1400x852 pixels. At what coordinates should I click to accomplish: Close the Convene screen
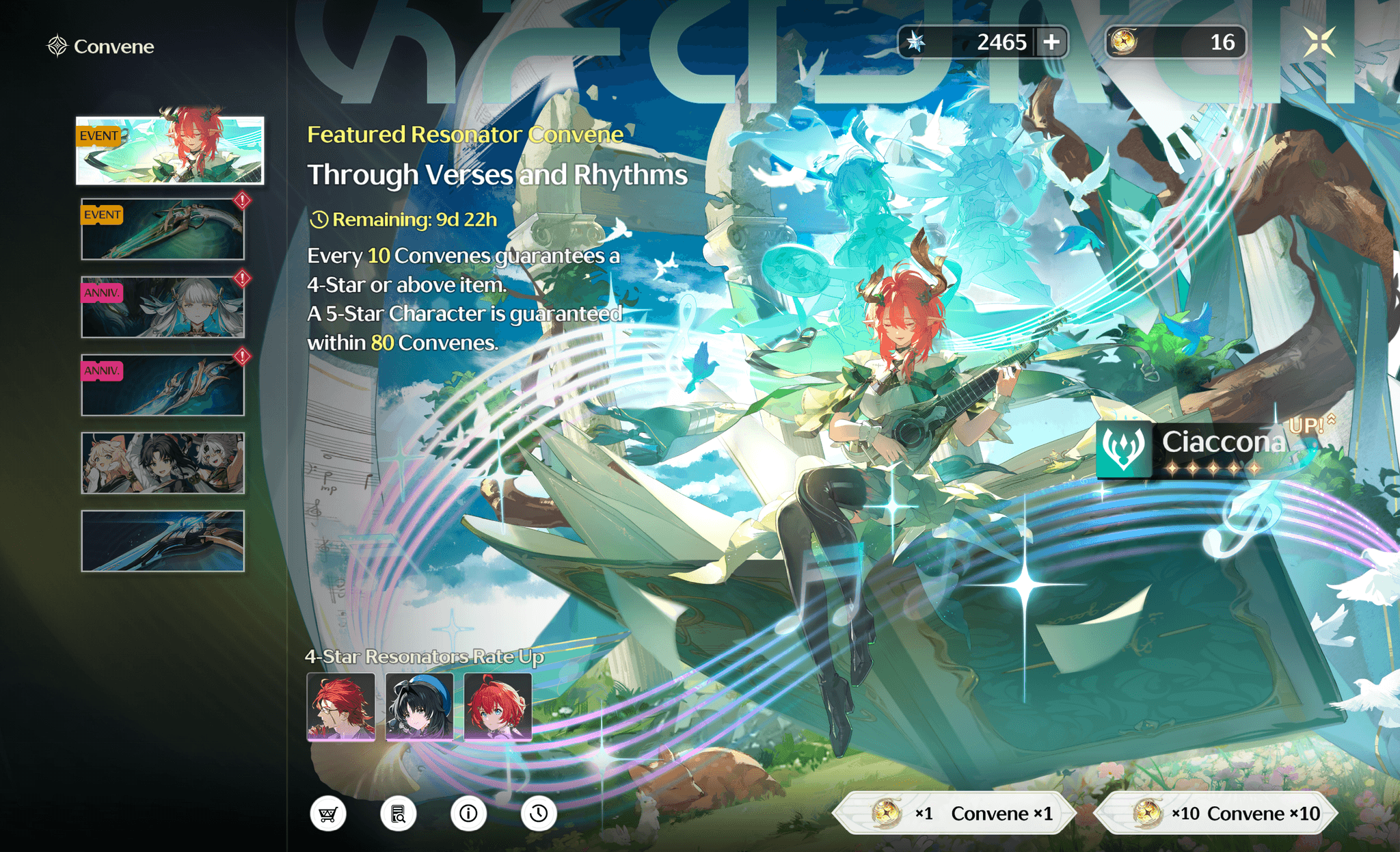point(1319,42)
